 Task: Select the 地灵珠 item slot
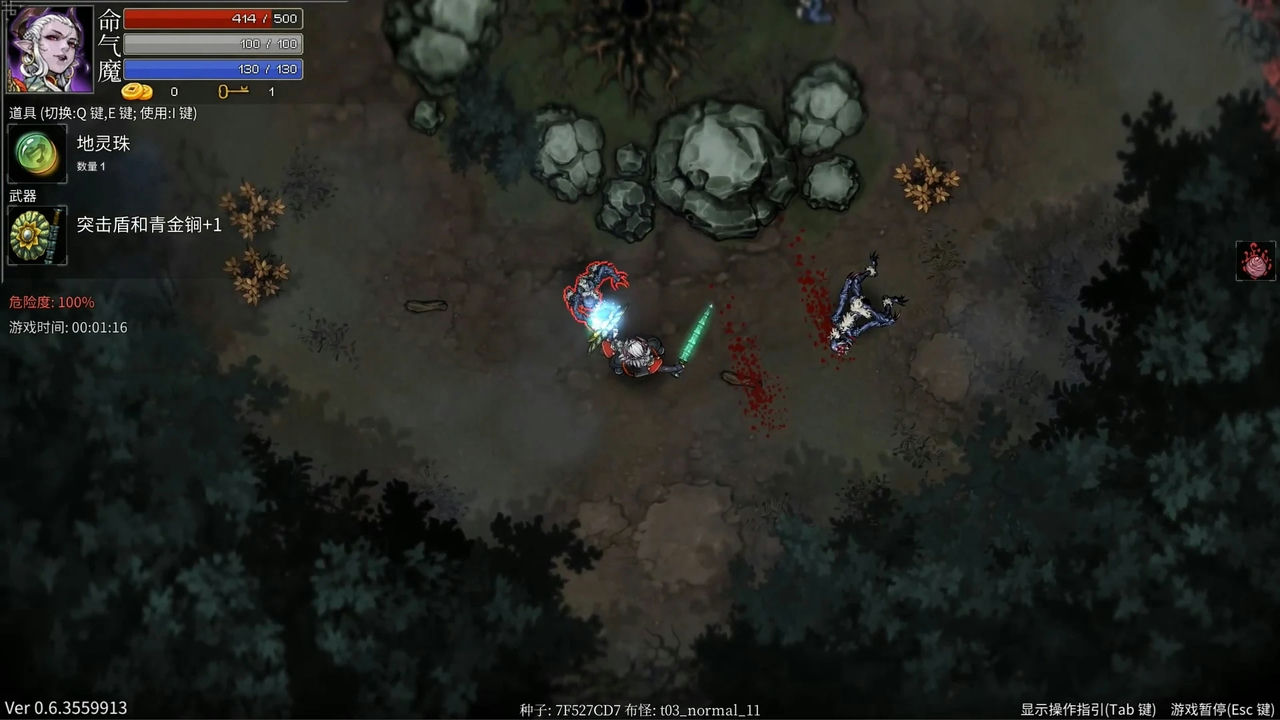tap(37, 153)
